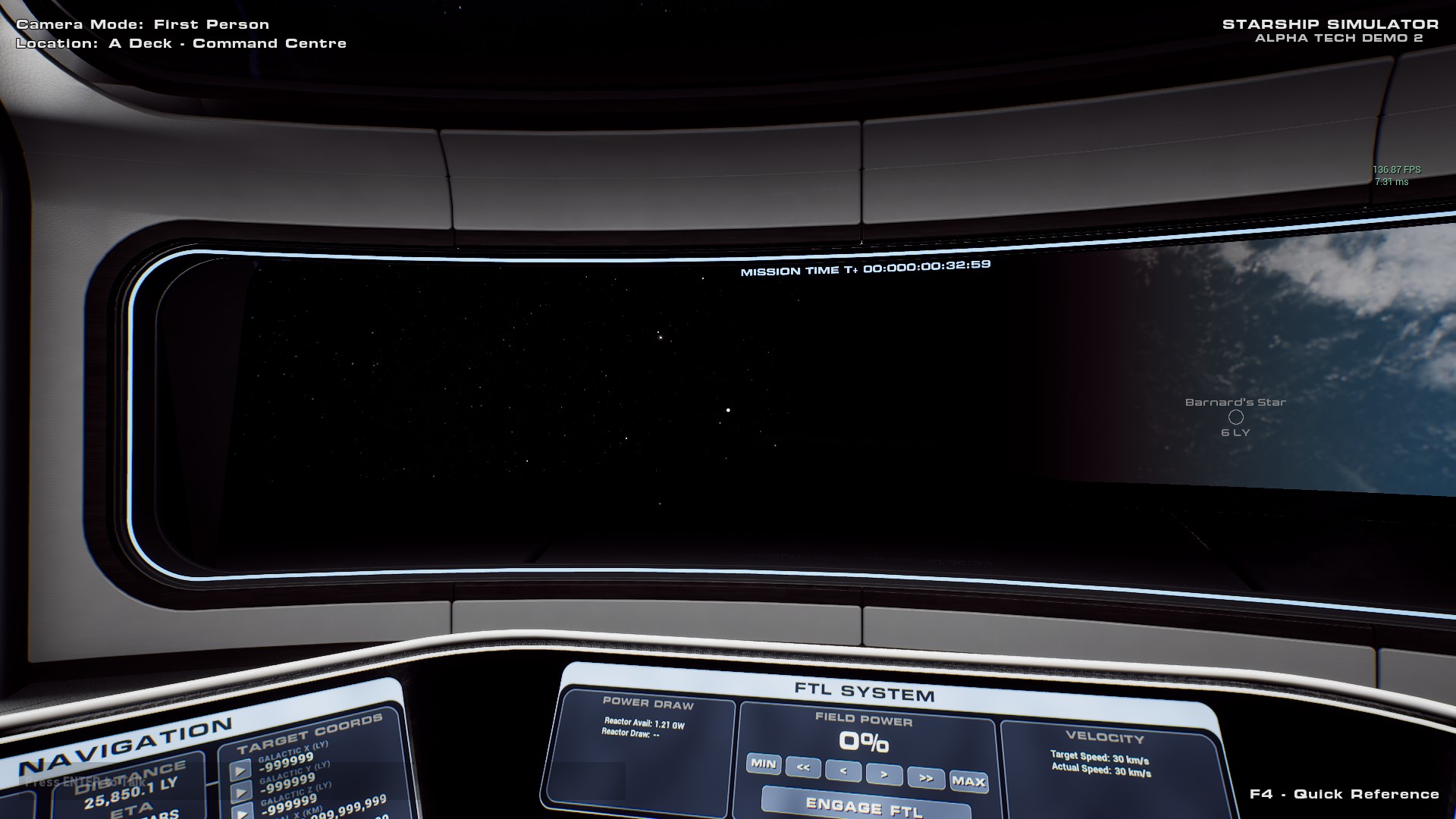The height and width of the screenshot is (819, 1456).
Task: Decrease field power with double-left arrow
Action: click(803, 767)
